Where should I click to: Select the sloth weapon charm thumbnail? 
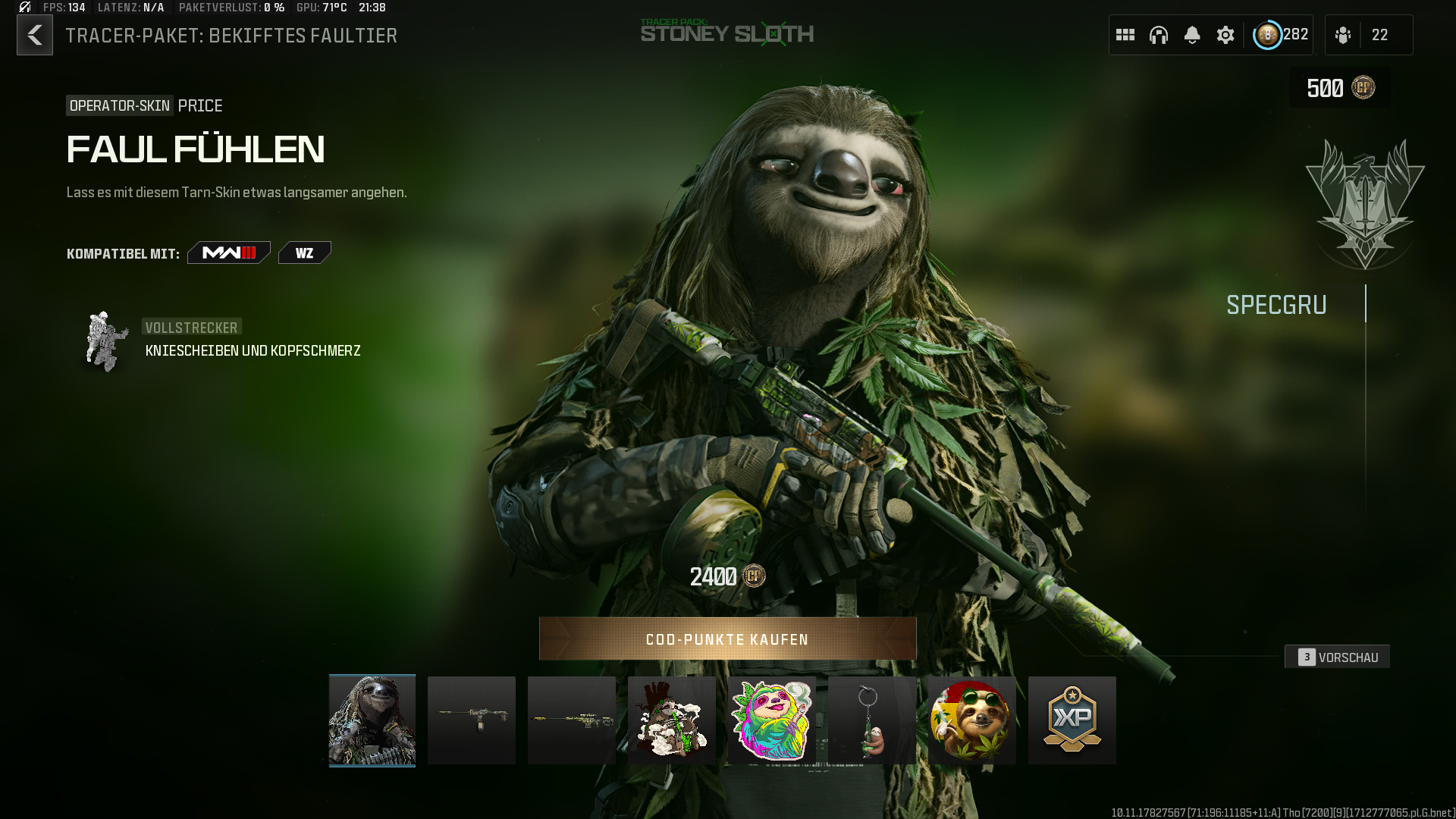click(872, 720)
